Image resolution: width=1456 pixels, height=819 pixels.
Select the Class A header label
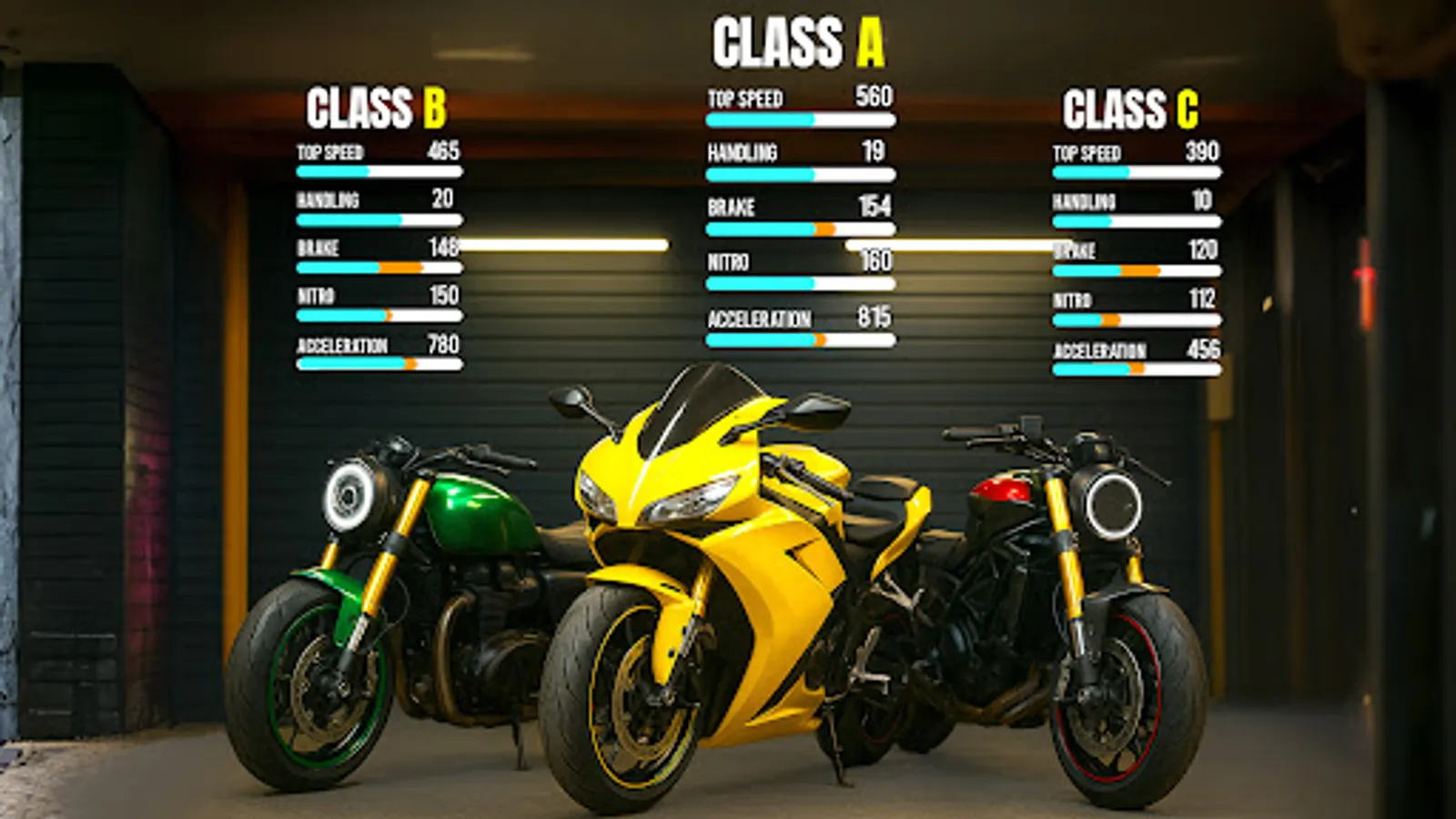pyautogui.click(x=801, y=39)
